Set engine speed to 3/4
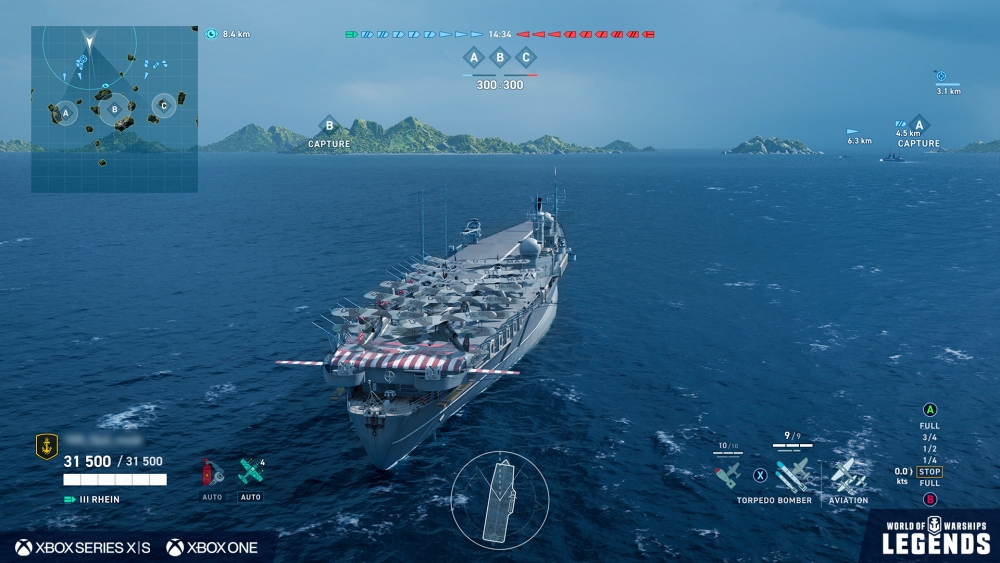Screen dimensions: 1000x563 (930, 437)
